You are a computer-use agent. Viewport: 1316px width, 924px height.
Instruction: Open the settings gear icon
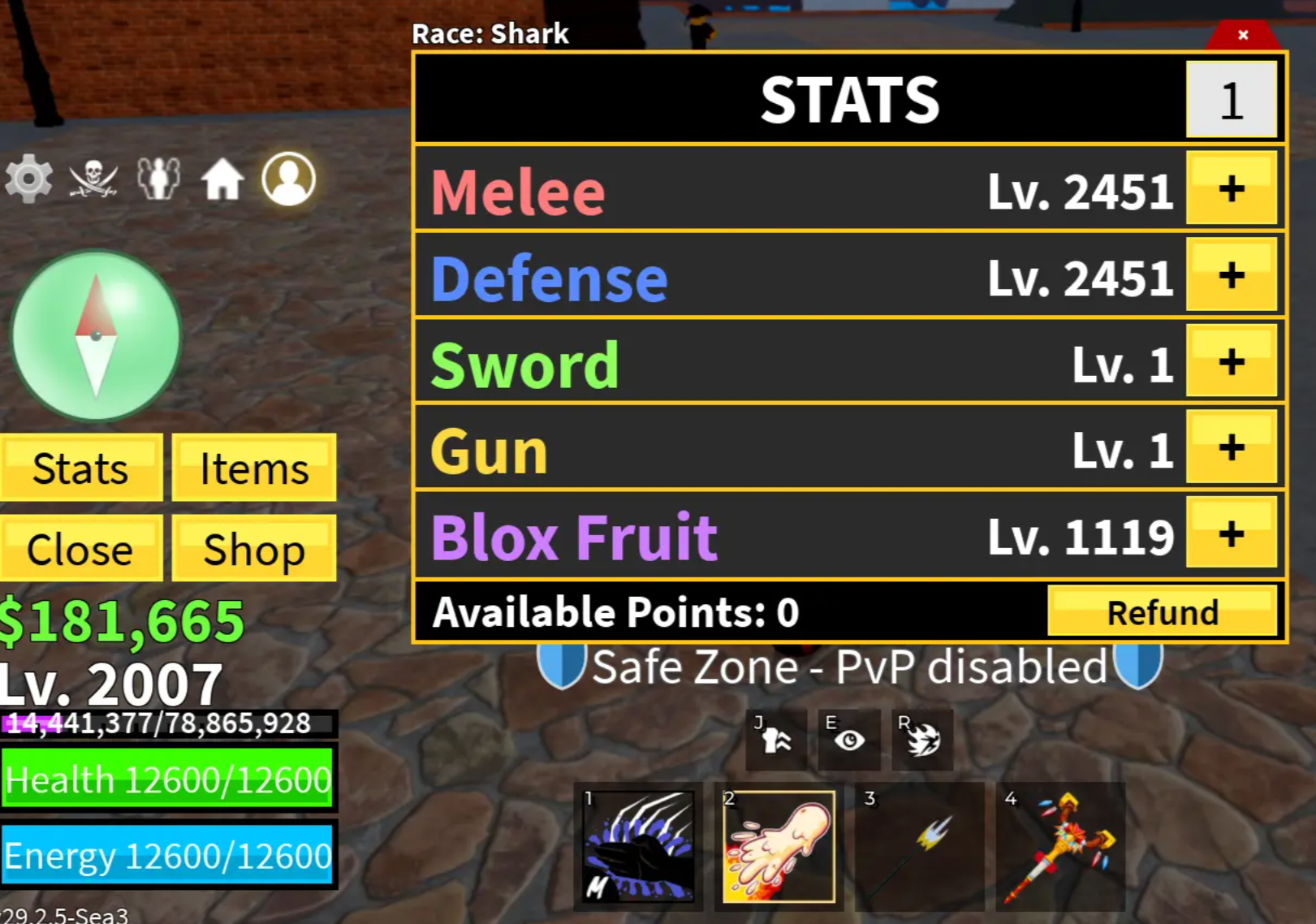(x=28, y=179)
